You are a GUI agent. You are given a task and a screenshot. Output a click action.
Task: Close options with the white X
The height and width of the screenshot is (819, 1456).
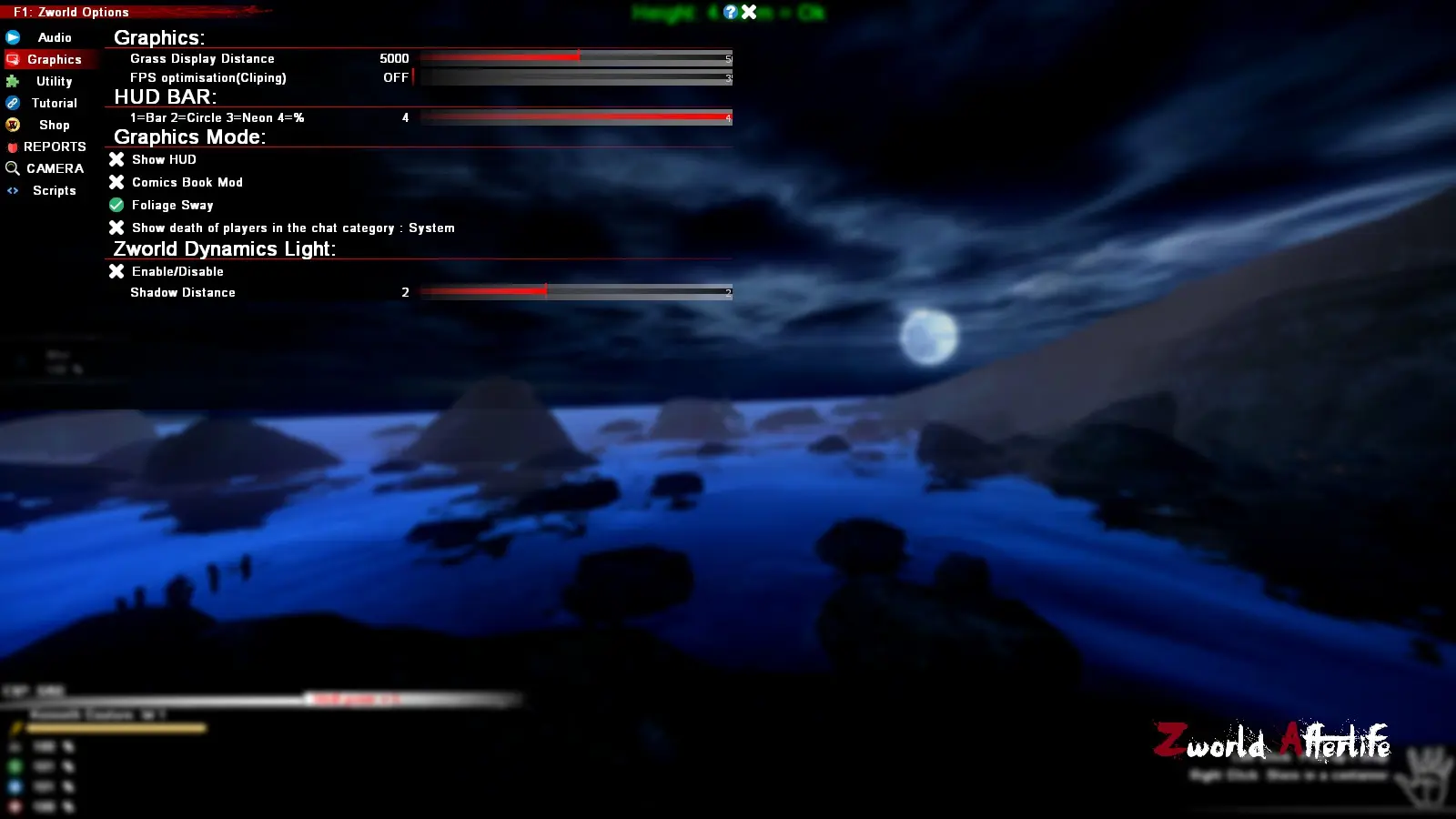tap(749, 12)
